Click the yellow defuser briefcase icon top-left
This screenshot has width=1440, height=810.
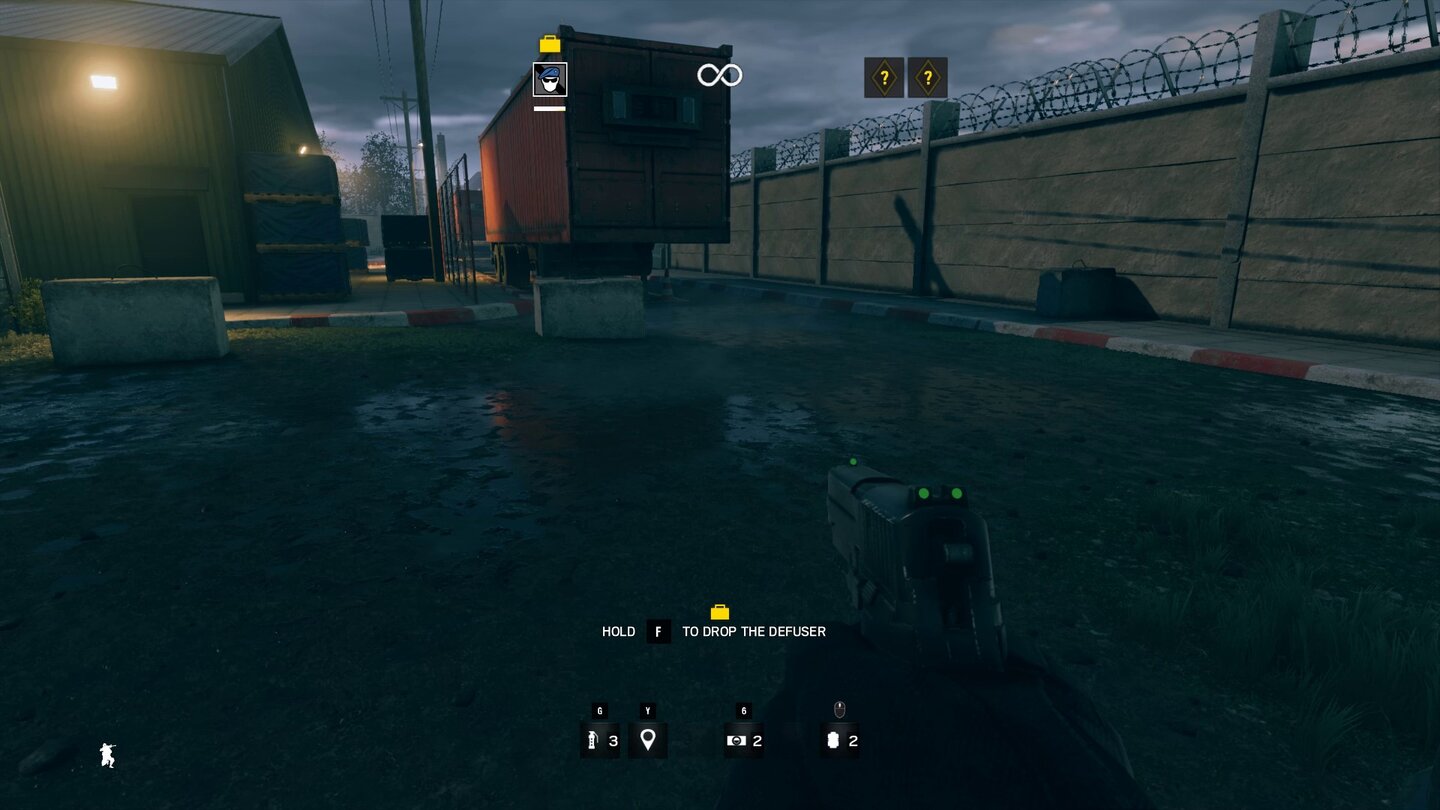point(549,43)
